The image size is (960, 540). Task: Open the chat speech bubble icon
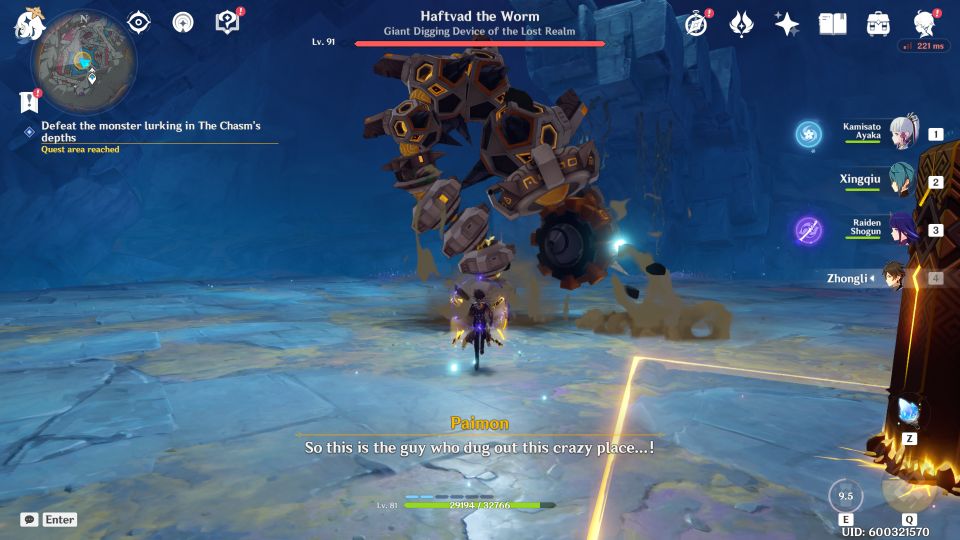tap(30, 520)
